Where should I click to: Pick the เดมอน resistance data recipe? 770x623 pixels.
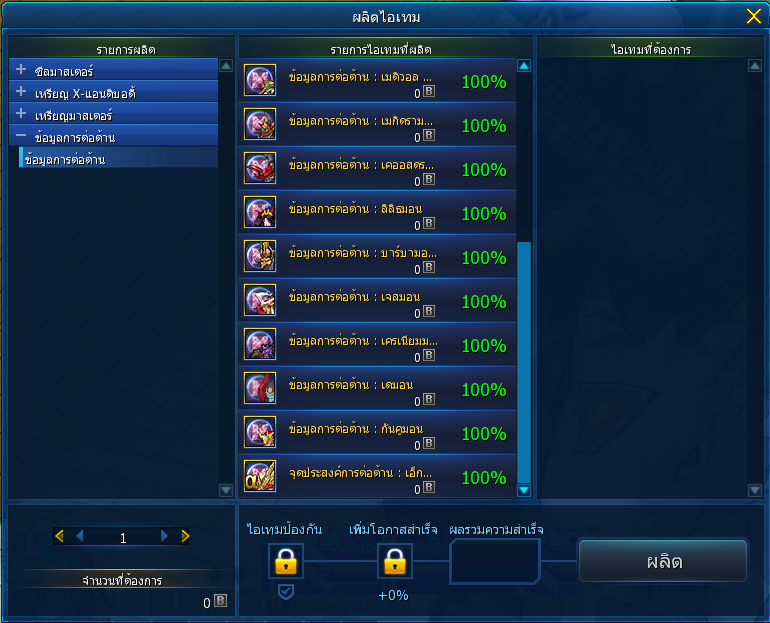point(377,389)
